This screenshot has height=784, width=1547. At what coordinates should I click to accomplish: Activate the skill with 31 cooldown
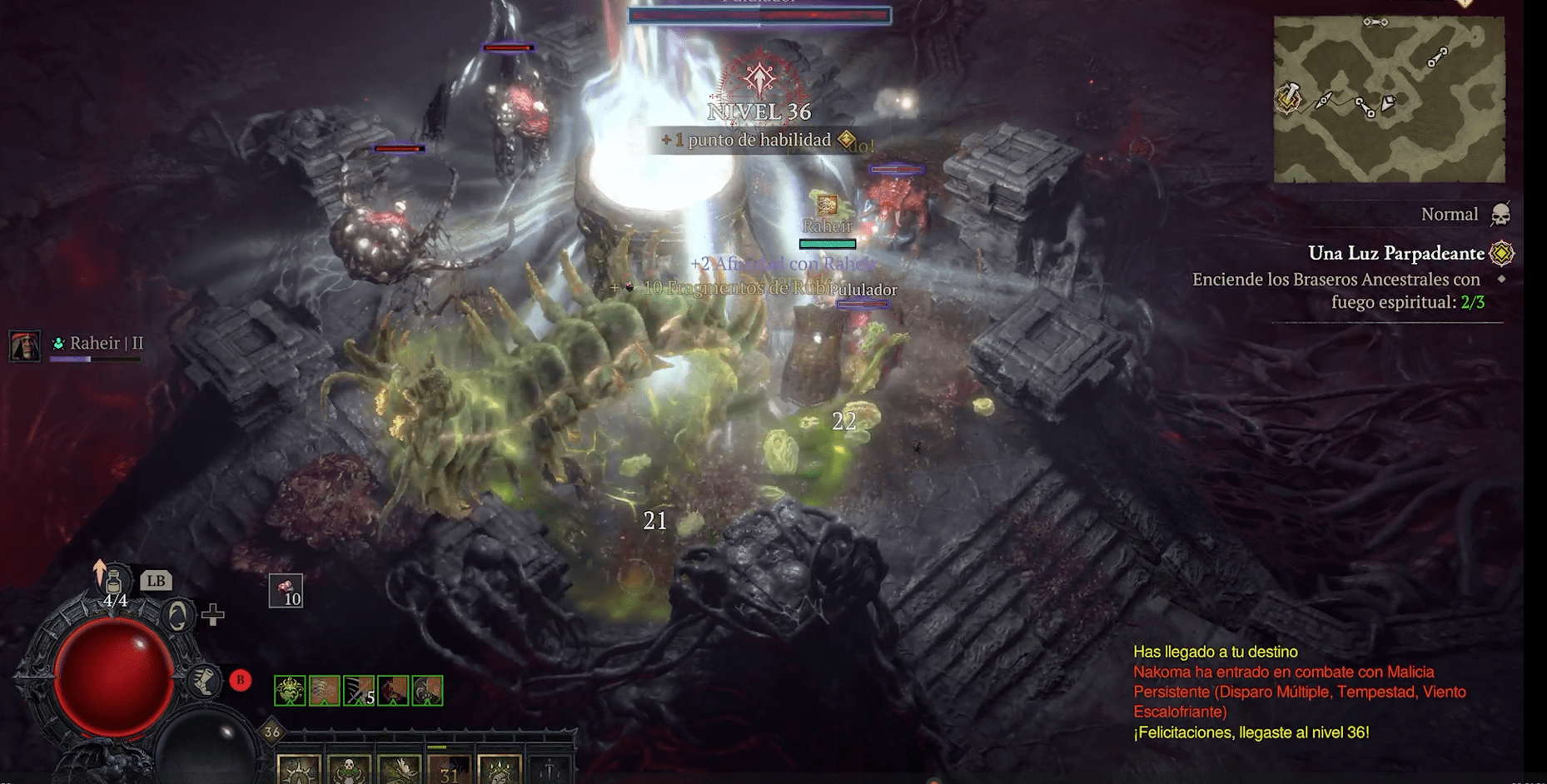coord(450,770)
